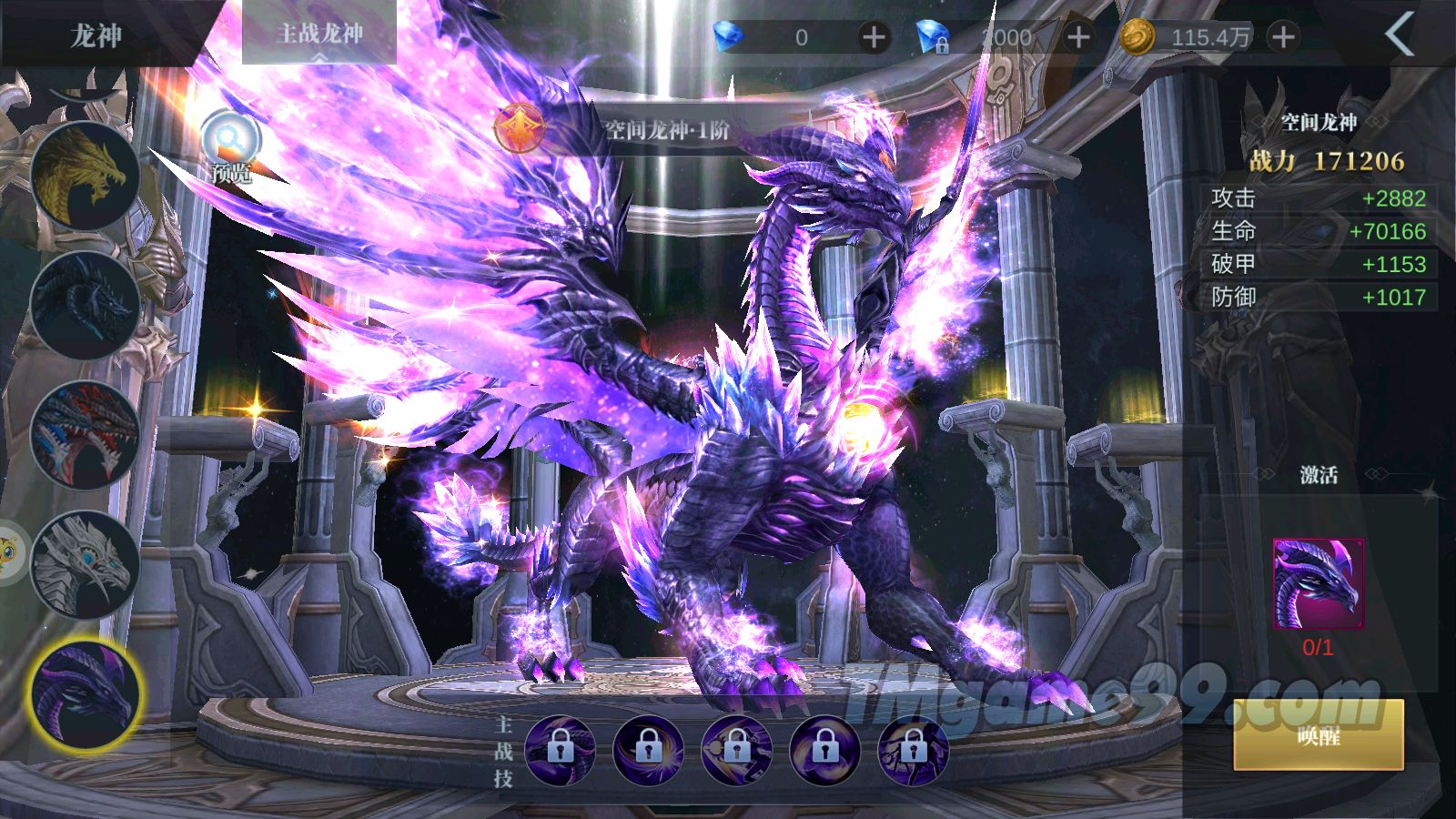1456x819 pixels.
Task: Add bound diamonds using plus button
Action: point(1078,37)
